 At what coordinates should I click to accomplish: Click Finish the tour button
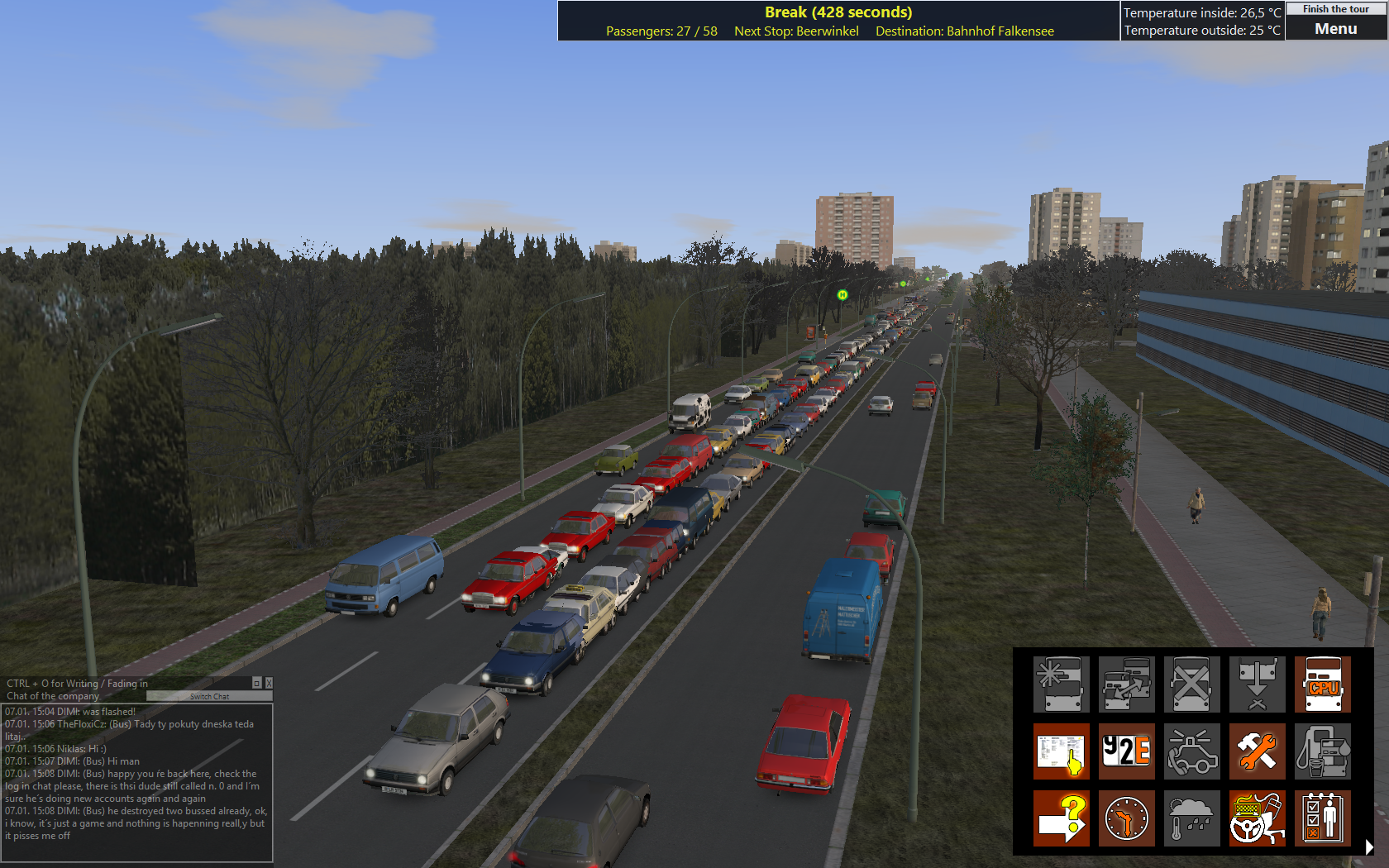(1335, 9)
